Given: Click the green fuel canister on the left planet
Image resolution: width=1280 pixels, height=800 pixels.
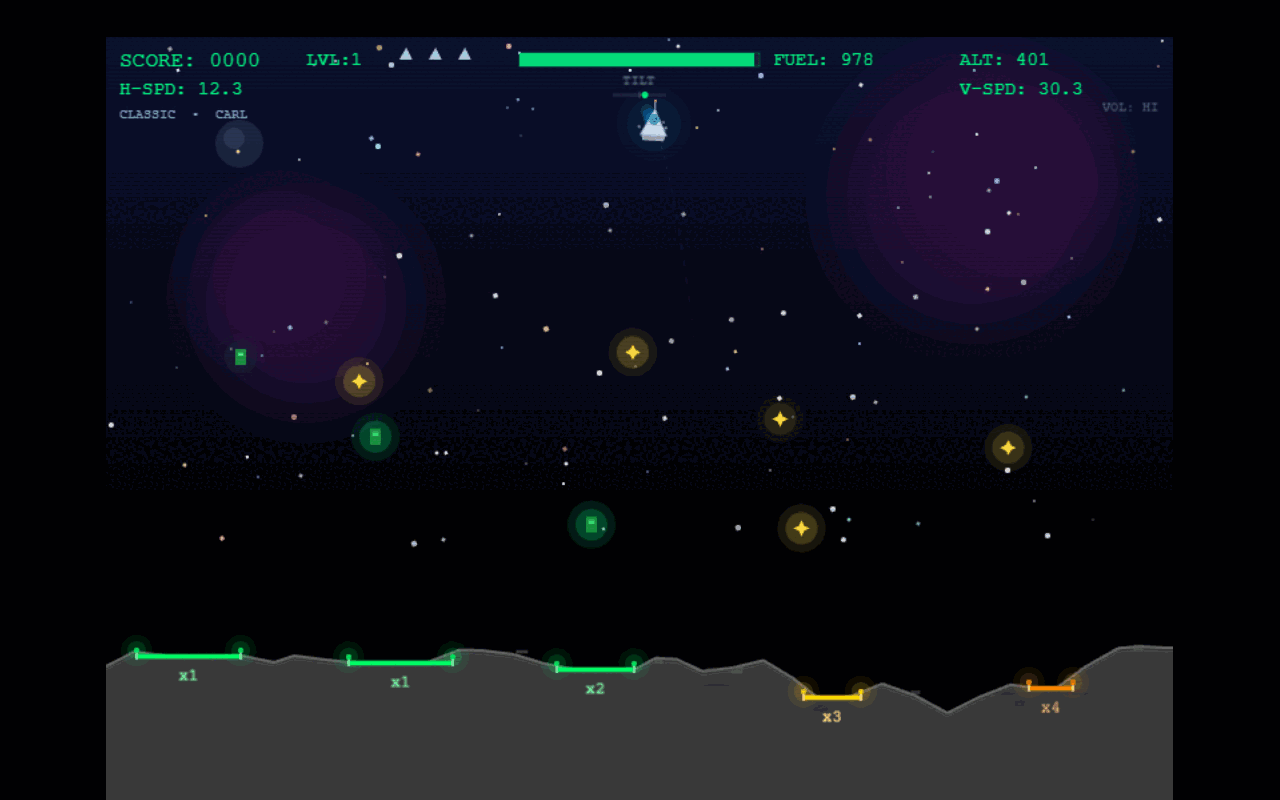Looking at the screenshot, I should 240,355.
